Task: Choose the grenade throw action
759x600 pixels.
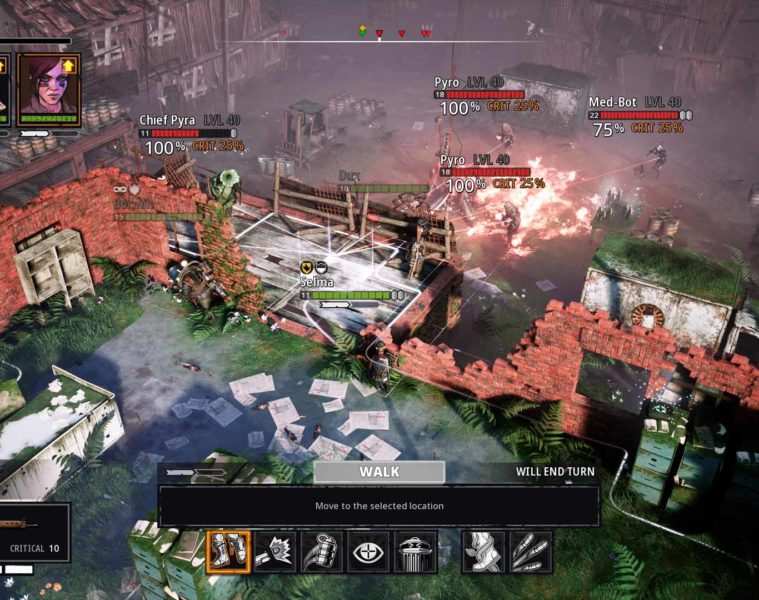Action: (x=321, y=552)
